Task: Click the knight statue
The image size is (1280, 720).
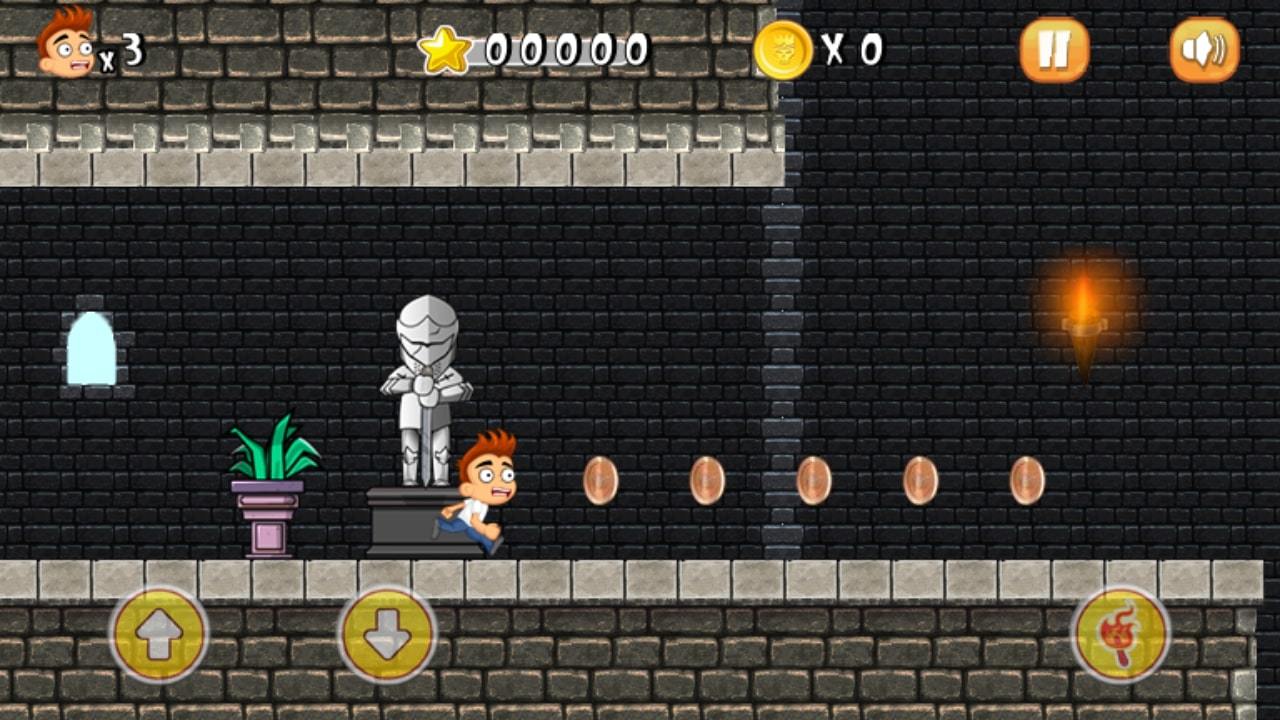Action: coord(425,390)
